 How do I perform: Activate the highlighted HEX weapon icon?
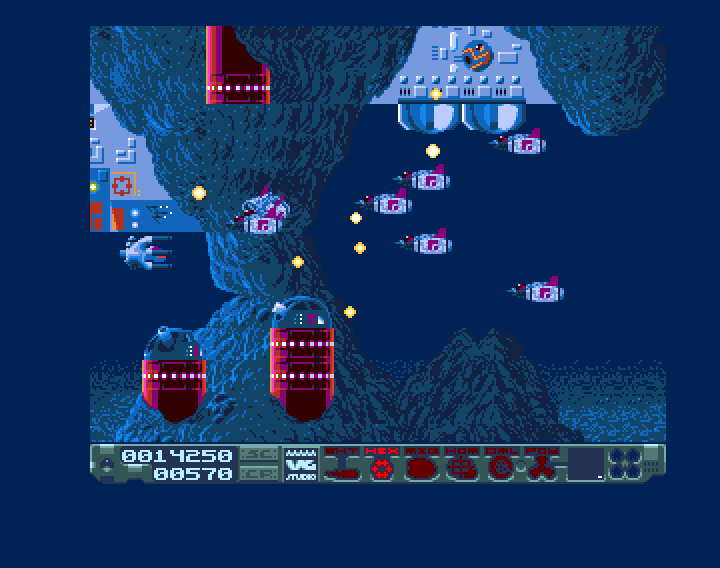tap(381, 466)
